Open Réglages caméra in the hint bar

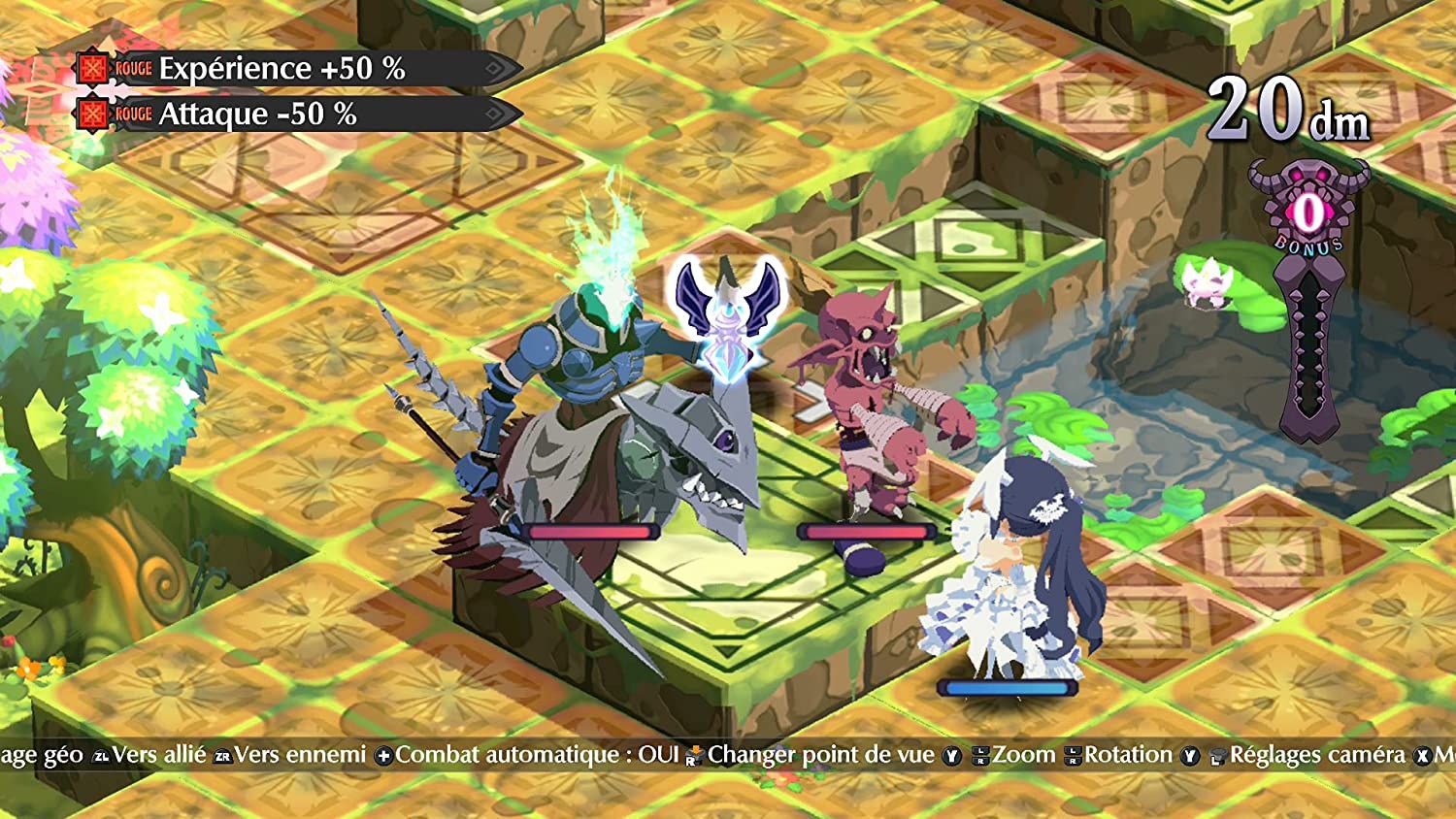click(x=1316, y=755)
